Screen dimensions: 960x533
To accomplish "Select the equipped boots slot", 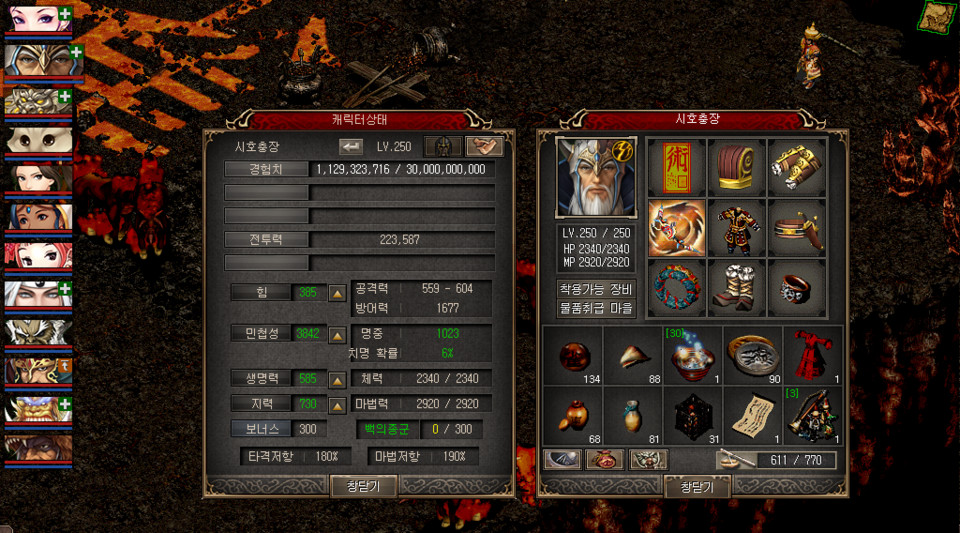I will click(737, 288).
